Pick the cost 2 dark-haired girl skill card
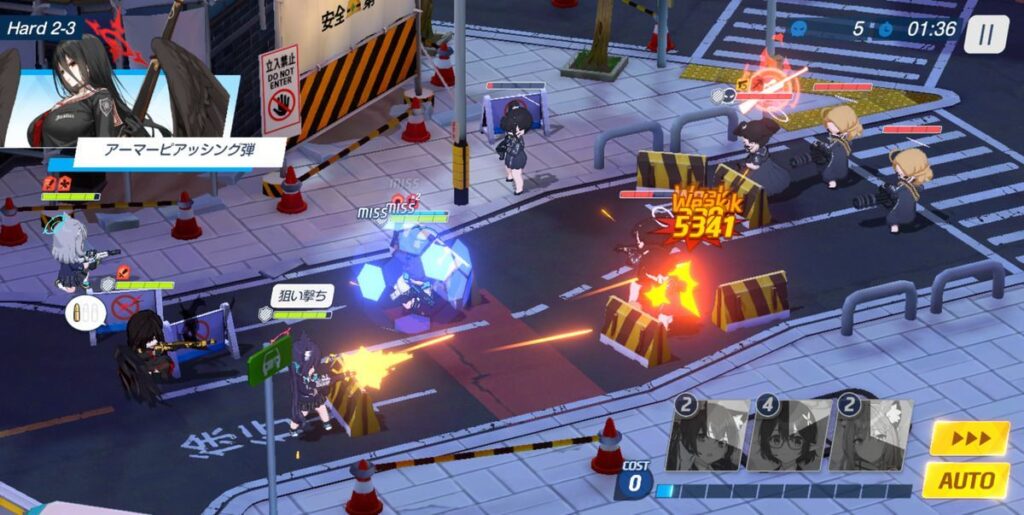 [x=707, y=436]
